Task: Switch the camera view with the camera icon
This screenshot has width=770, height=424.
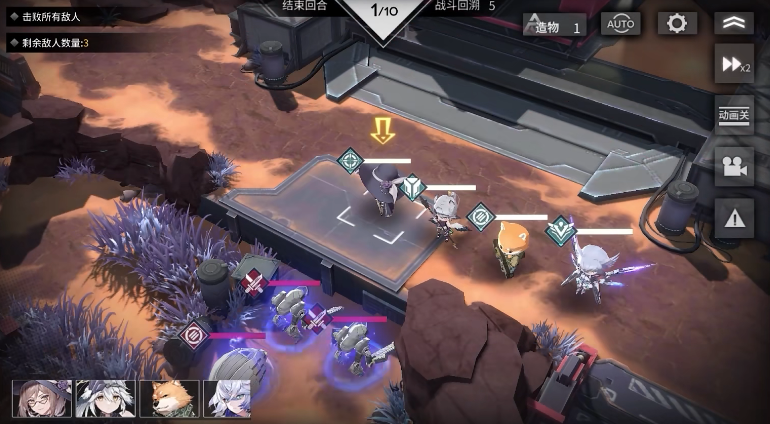Action: point(733,167)
